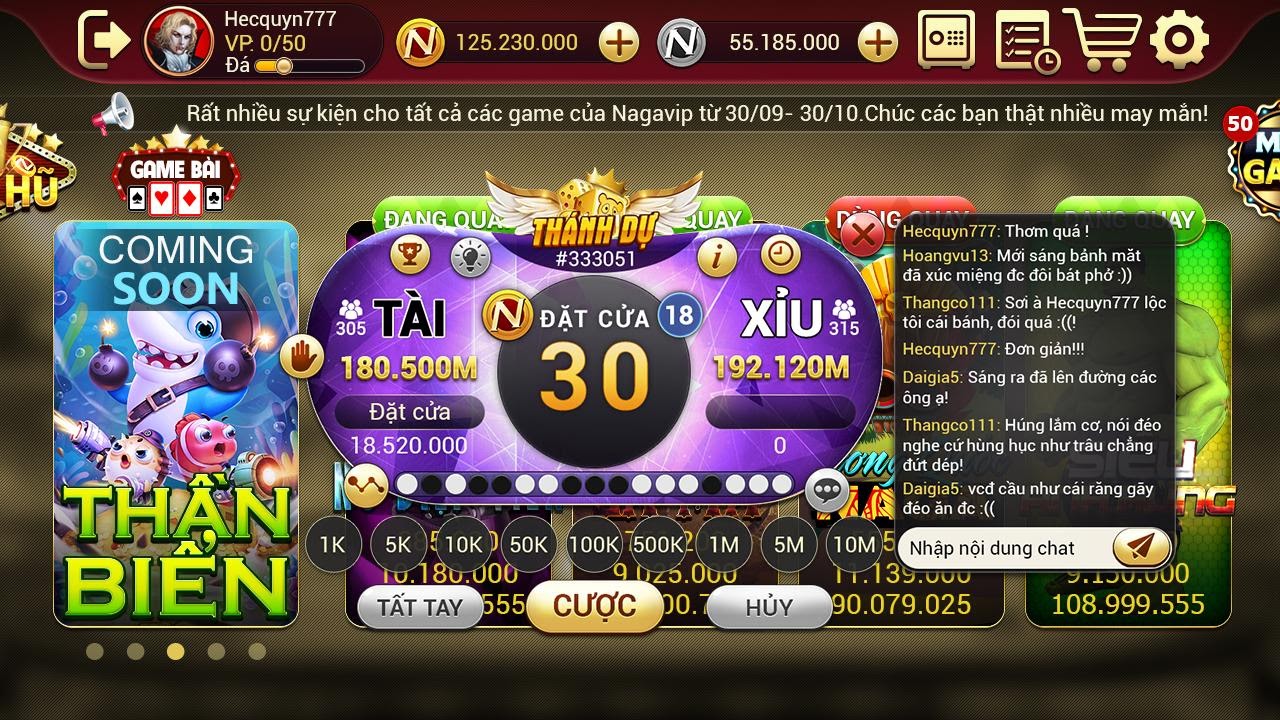1280x720 pixels.
Task: Show game info with the i icon
Action: tap(717, 257)
